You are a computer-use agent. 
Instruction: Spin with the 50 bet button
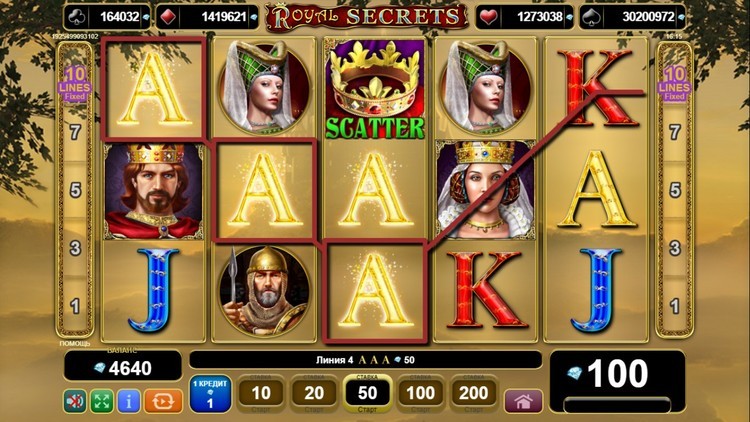(367, 393)
